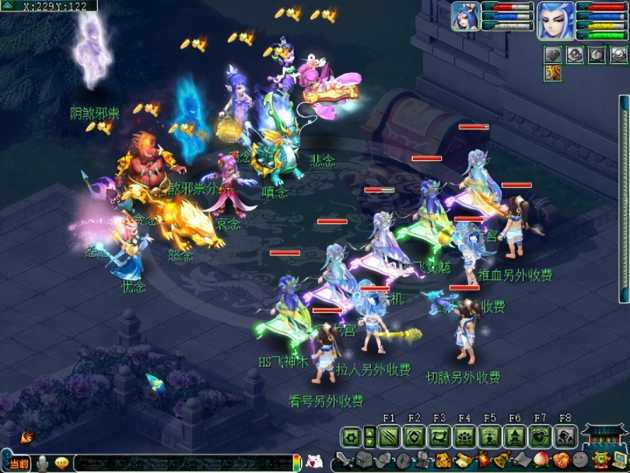630x473 pixels.
Task: Use the F7 skill icon
Action: click(540, 437)
